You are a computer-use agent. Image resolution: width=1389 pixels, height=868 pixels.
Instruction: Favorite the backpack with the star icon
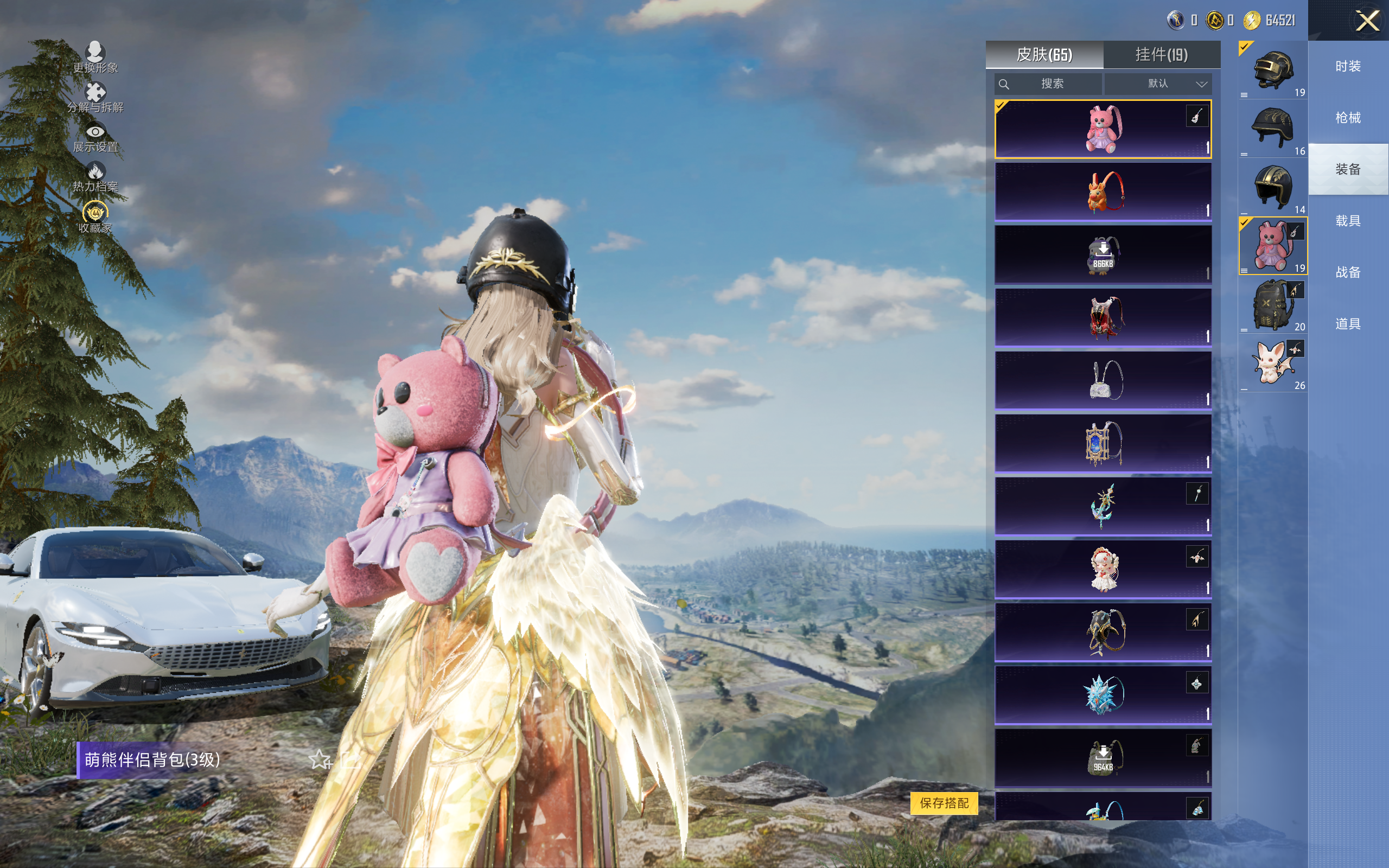pos(319,759)
